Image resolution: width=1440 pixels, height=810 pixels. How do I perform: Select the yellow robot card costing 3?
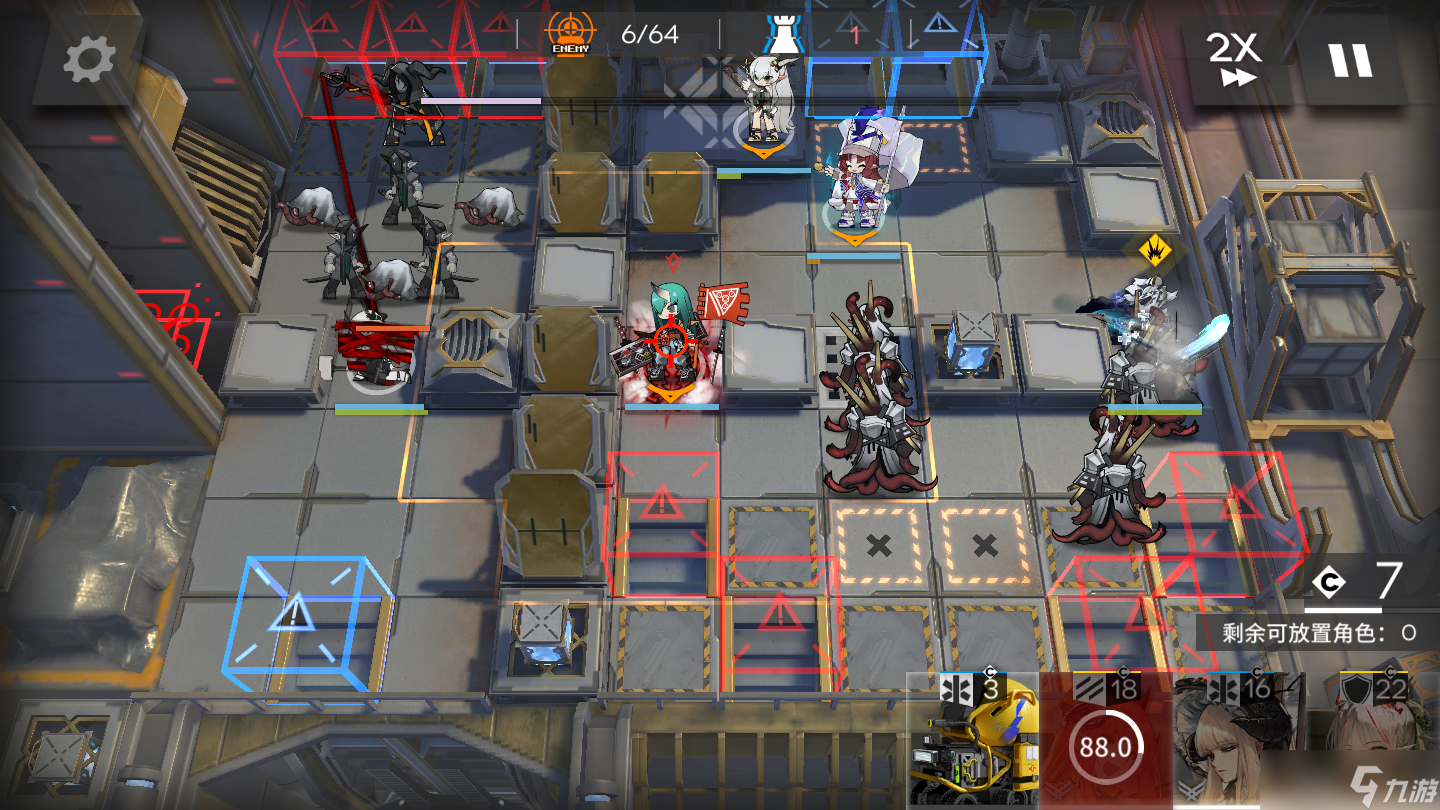(973, 741)
